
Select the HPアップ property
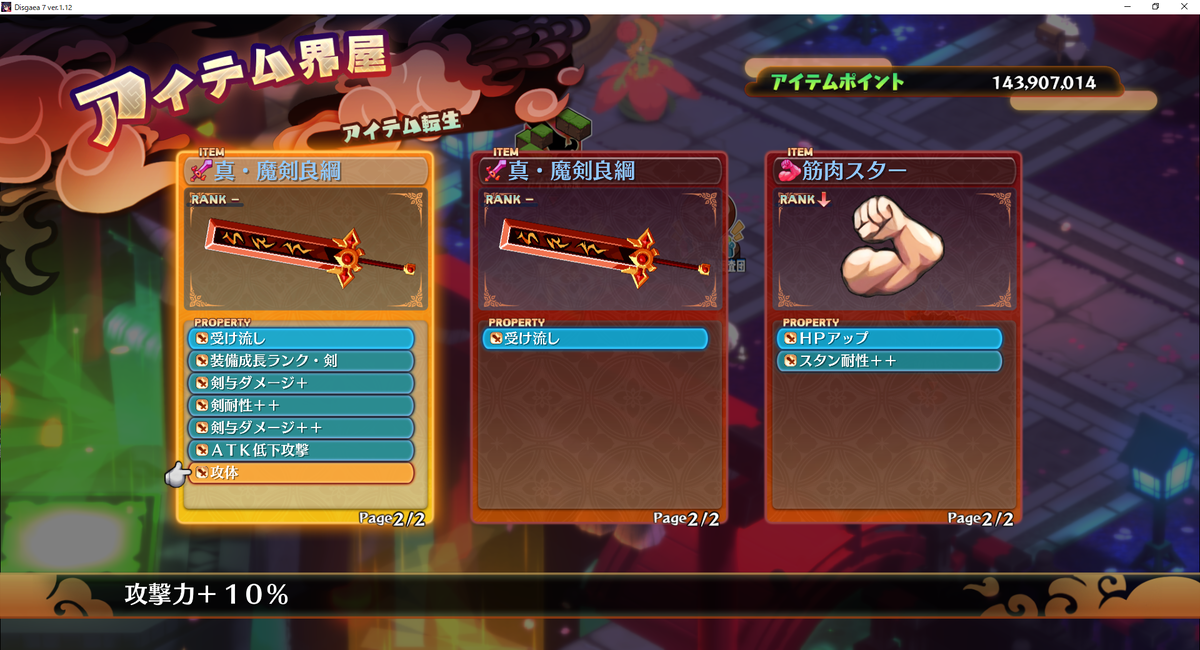coord(890,339)
